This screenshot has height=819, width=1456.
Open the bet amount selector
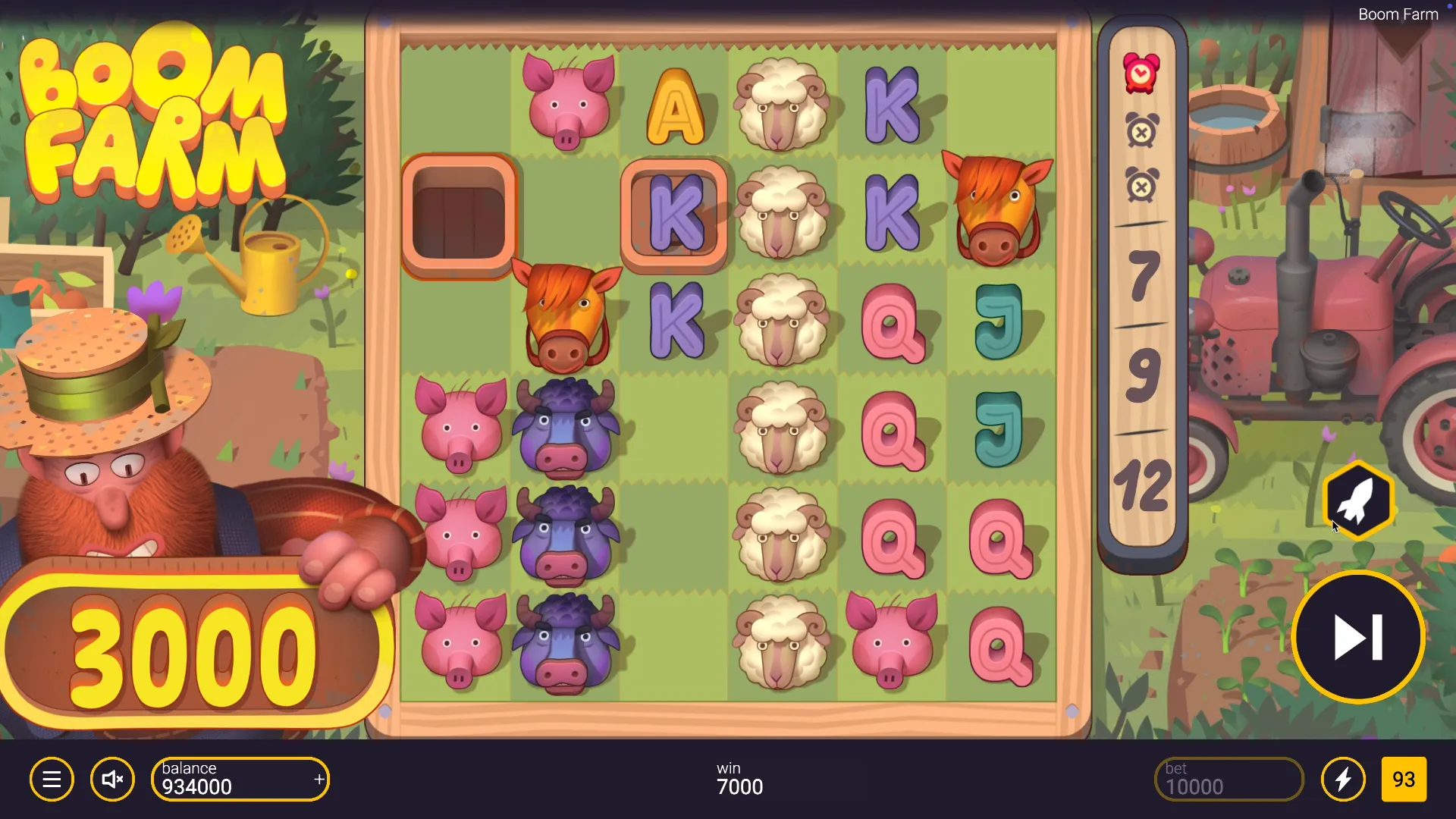click(x=1228, y=780)
